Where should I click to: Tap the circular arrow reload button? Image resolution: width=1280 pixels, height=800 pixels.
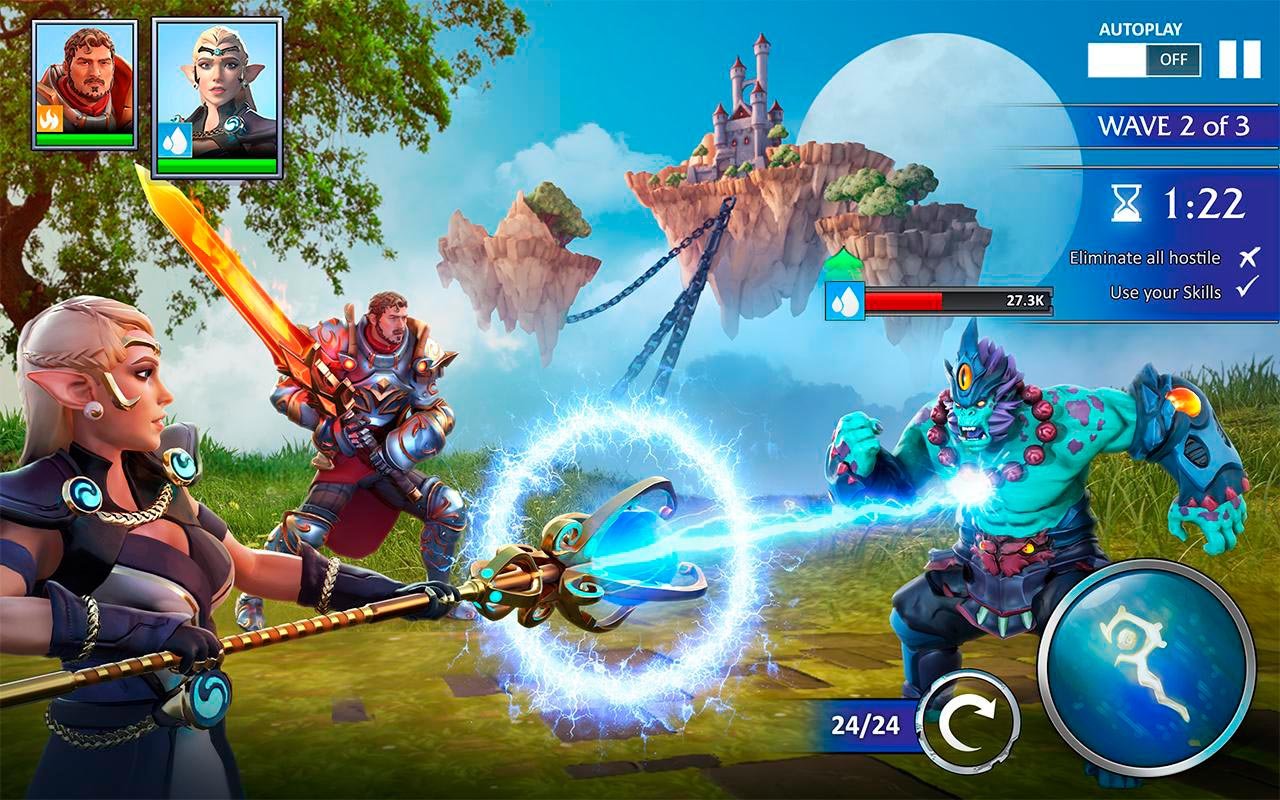click(x=967, y=722)
